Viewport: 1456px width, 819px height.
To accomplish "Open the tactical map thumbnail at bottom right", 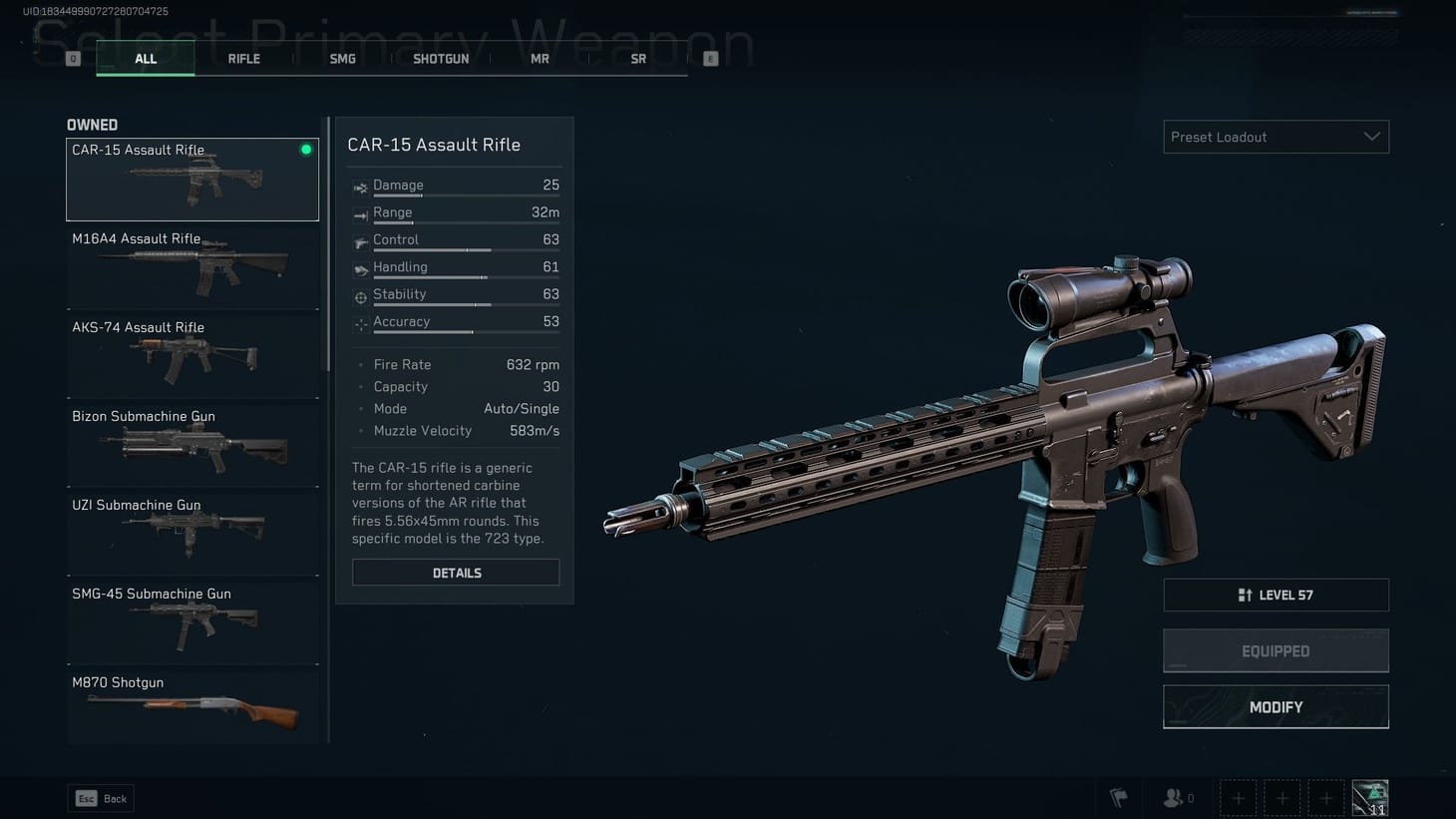I will (x=1369, y=796).
